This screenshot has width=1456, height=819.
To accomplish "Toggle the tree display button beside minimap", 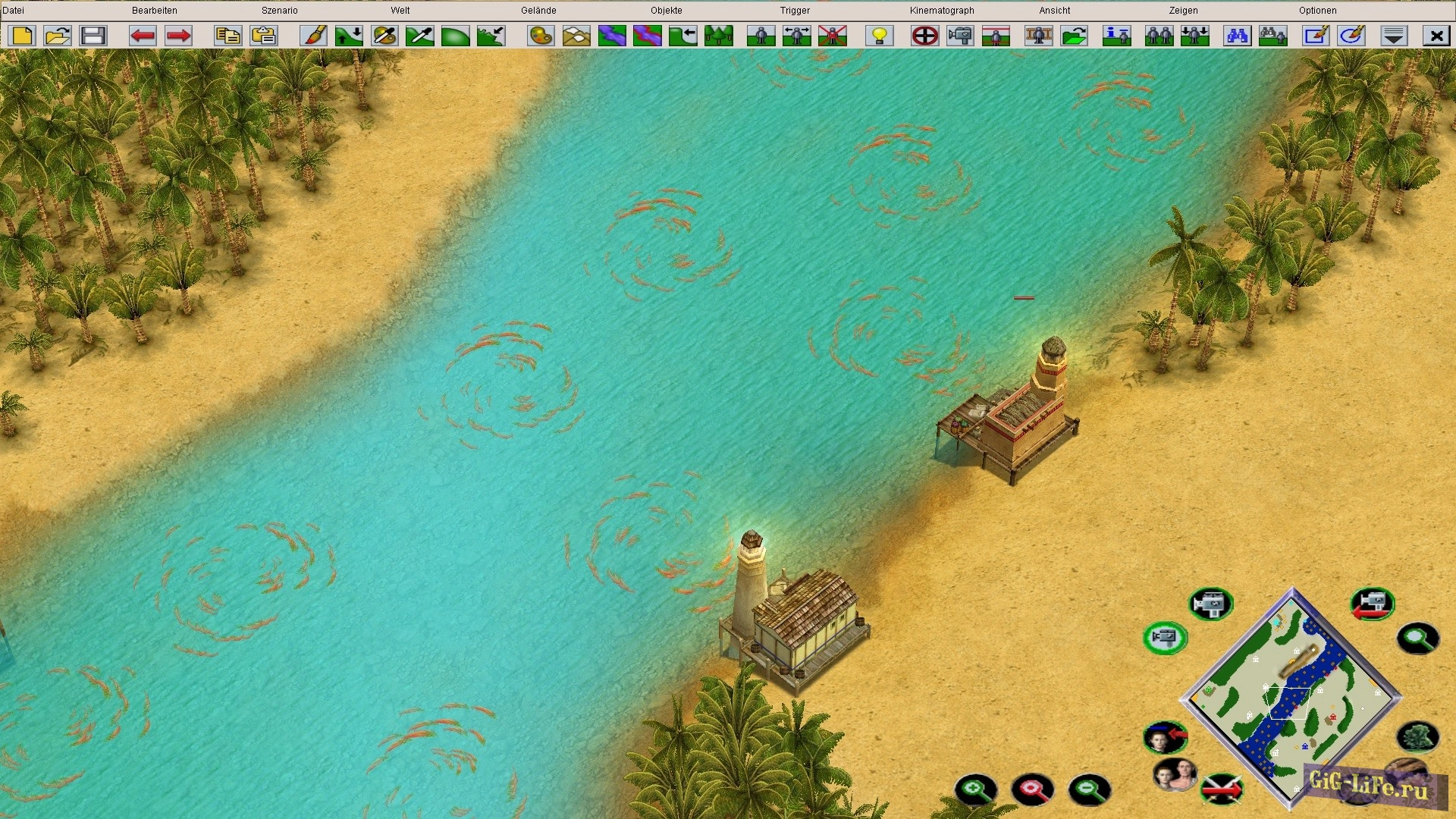I will click(x=1417, y=737).
